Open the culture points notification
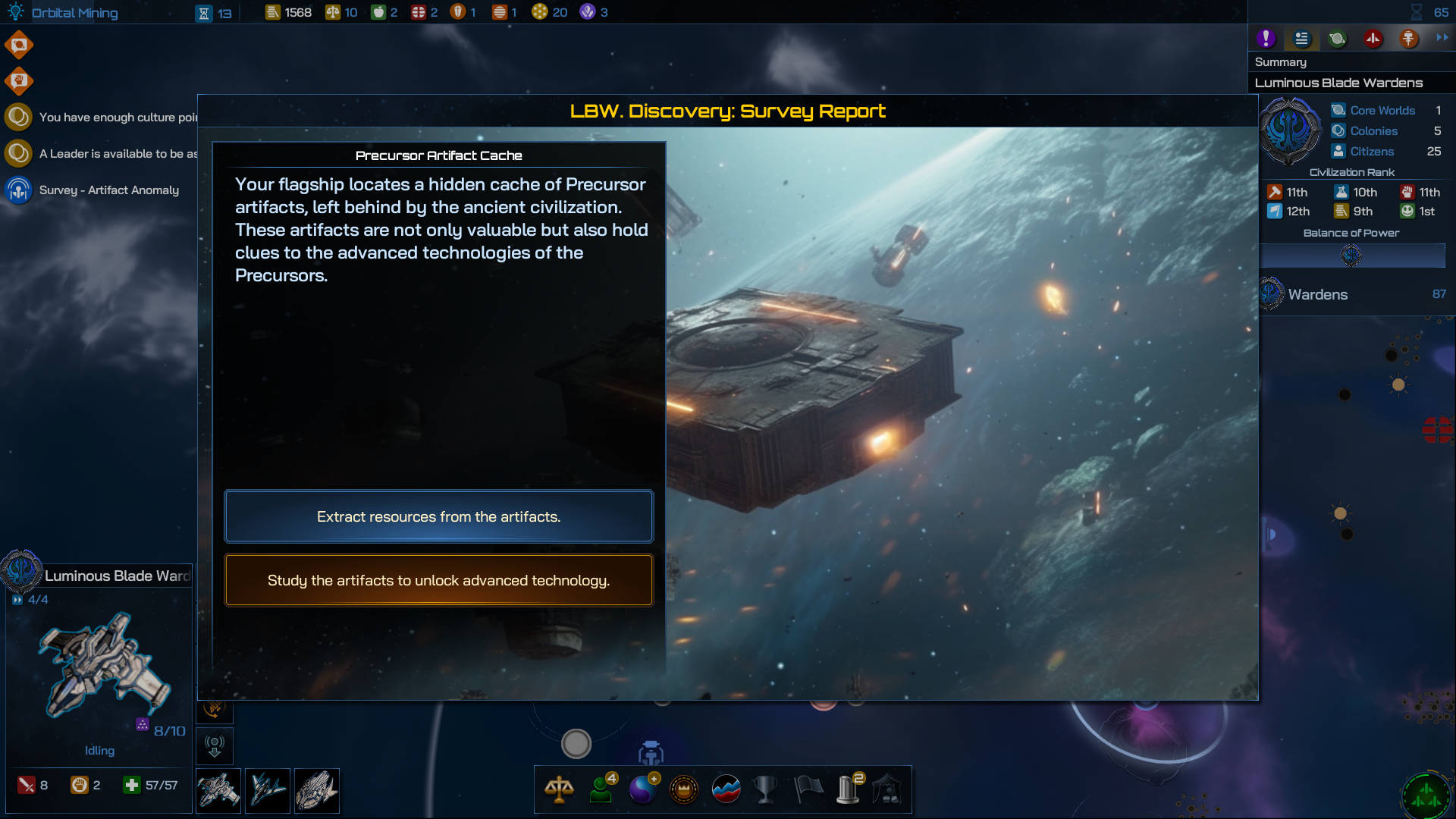Image resolution: width=1456 pixels, height=819 pixels. click(x=117, y=117)
